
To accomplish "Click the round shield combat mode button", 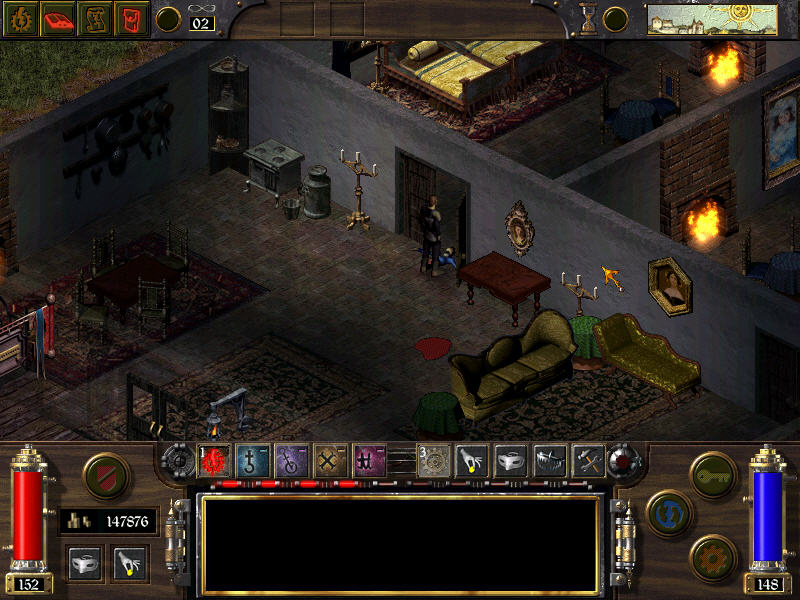I will click(x=106, y=477).
